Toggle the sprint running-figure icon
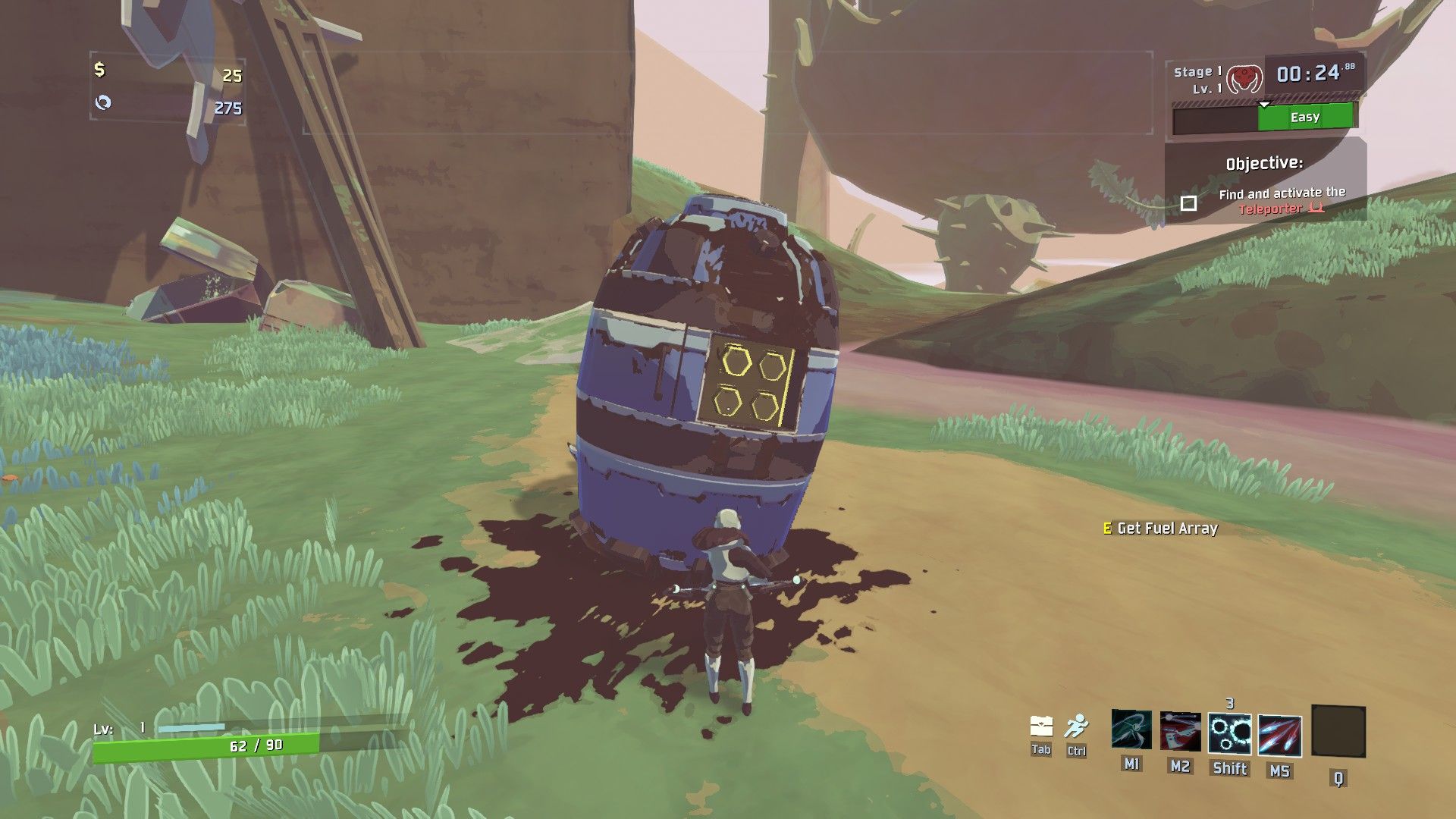The image size is (1456, 819). point(1075,726)
